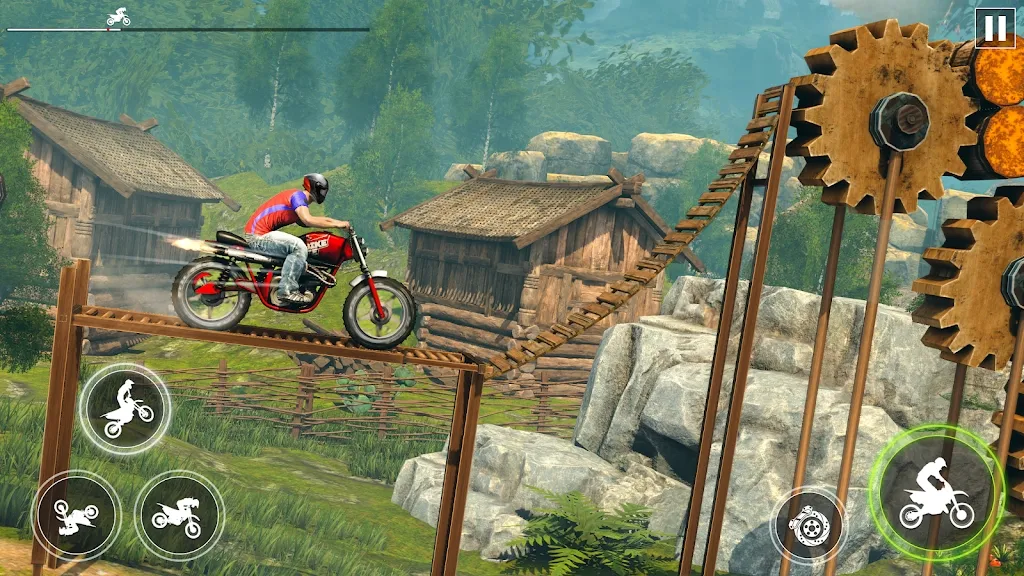The width and height of the screenshot is (1024, 576).
Task: Use the lean-forward rider button
Action: point(179,514)
